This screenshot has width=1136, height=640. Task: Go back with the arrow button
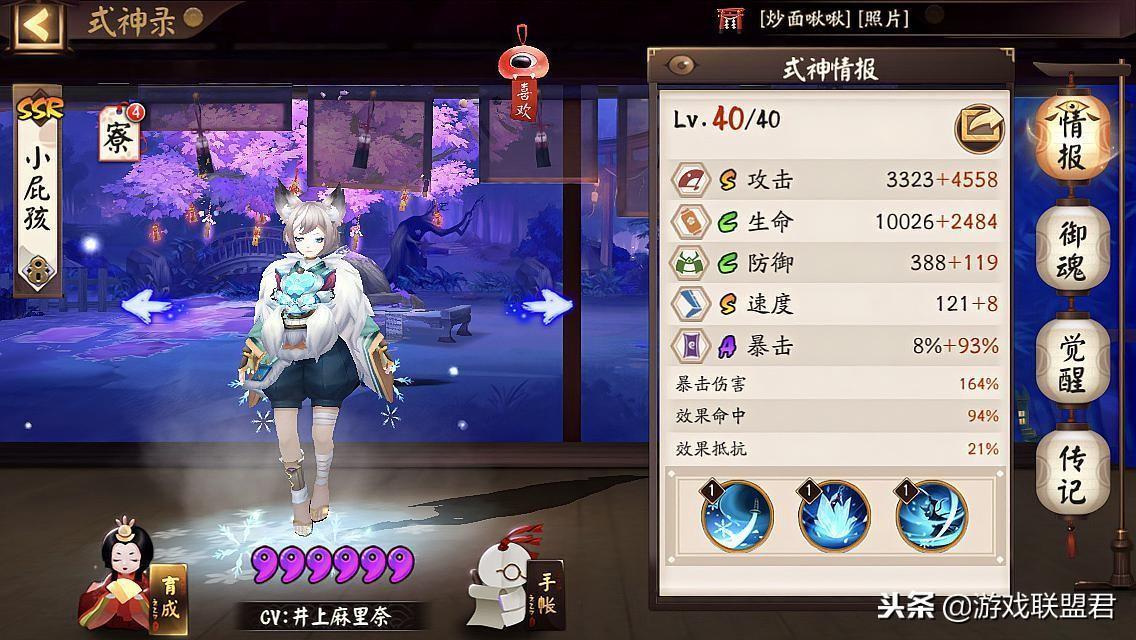click(x=35, y=24)
